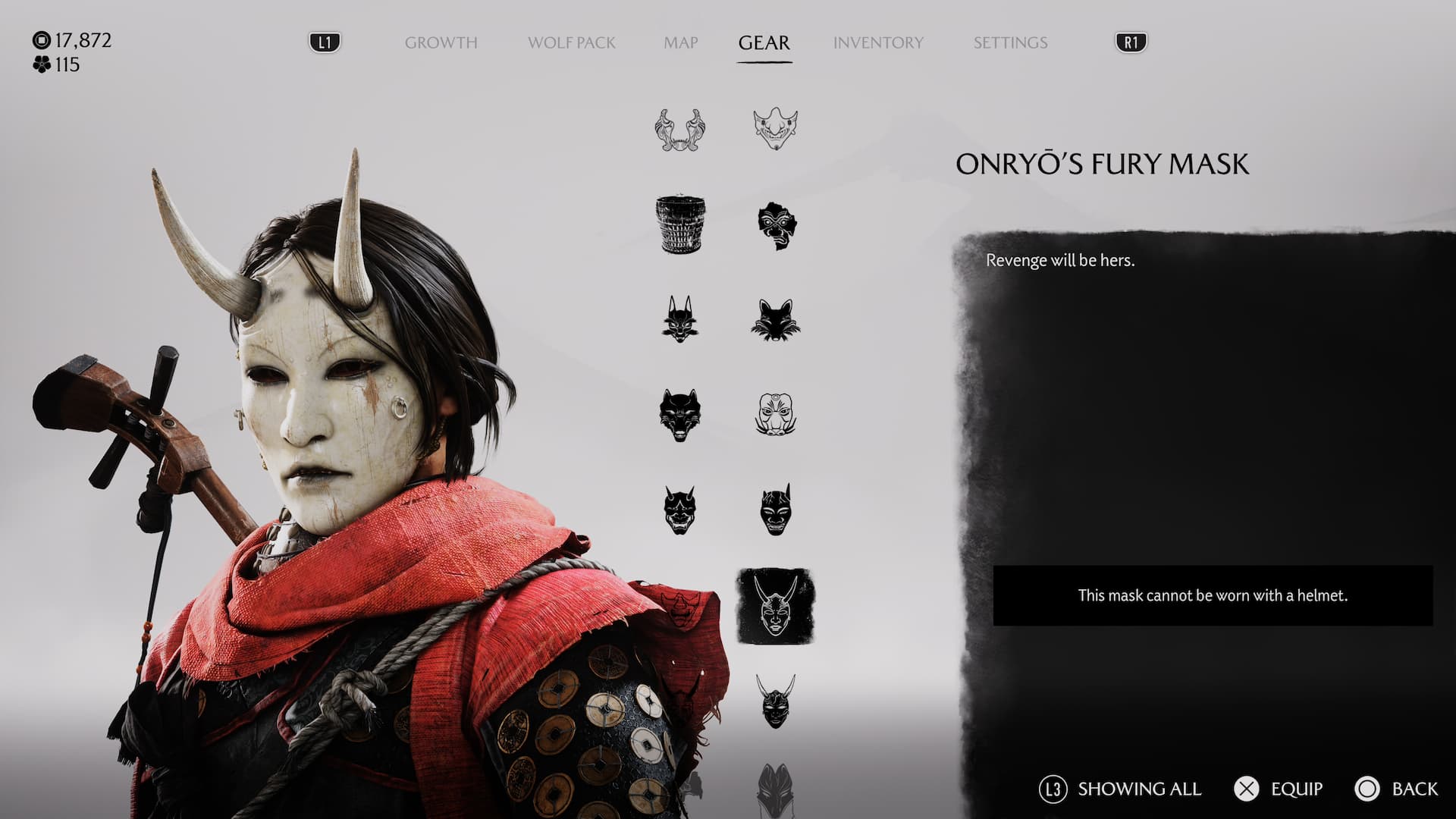Equip the Onryō's Fury Mask
This screenshot has width=1456, height=819.
click(x=1280, y=789)
